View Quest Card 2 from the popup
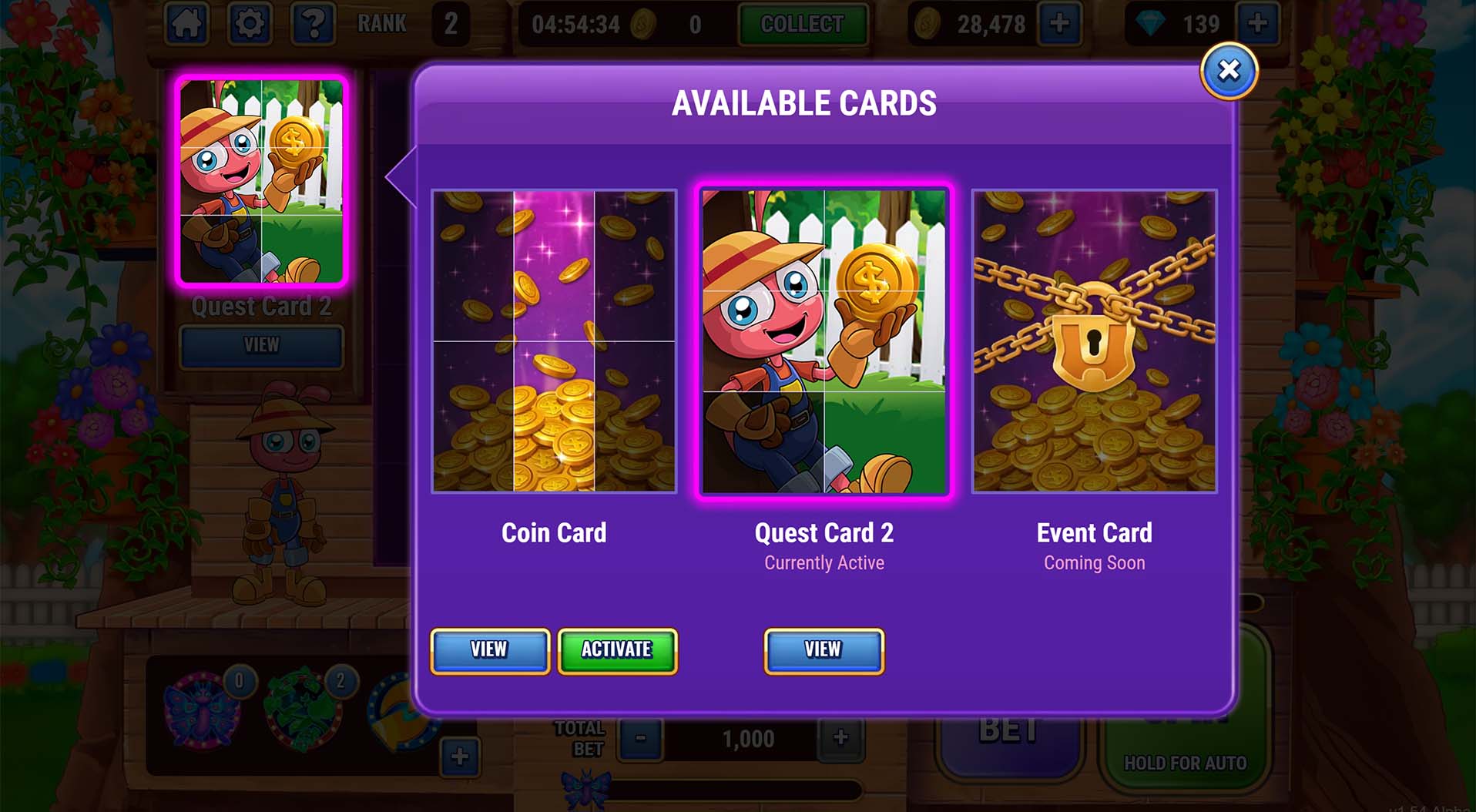Screen dimensions: 1476x812 823,649
